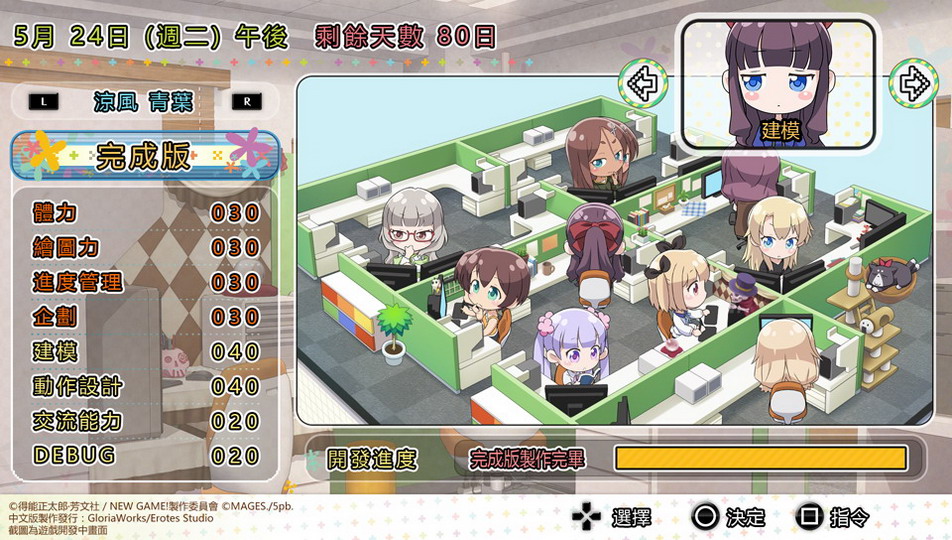952x540 pixels.
Task: Select the 完成版 banner
Action: point(145,155)
